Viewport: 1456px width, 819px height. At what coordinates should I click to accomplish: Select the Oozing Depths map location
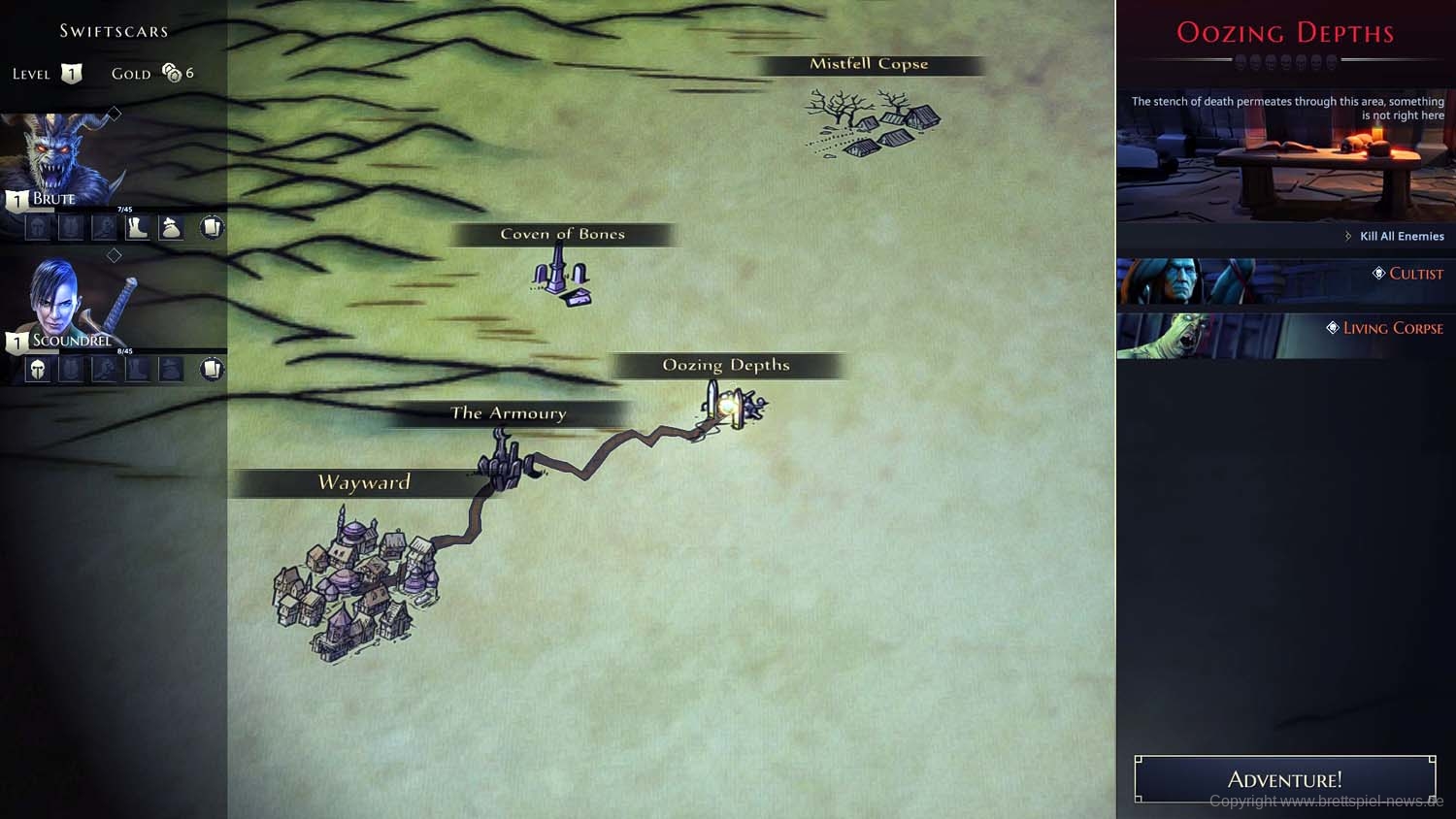[733, 405]
